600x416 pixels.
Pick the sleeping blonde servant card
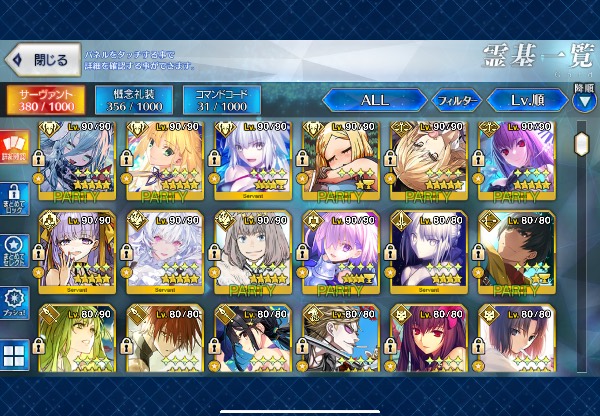pos(340,162)
